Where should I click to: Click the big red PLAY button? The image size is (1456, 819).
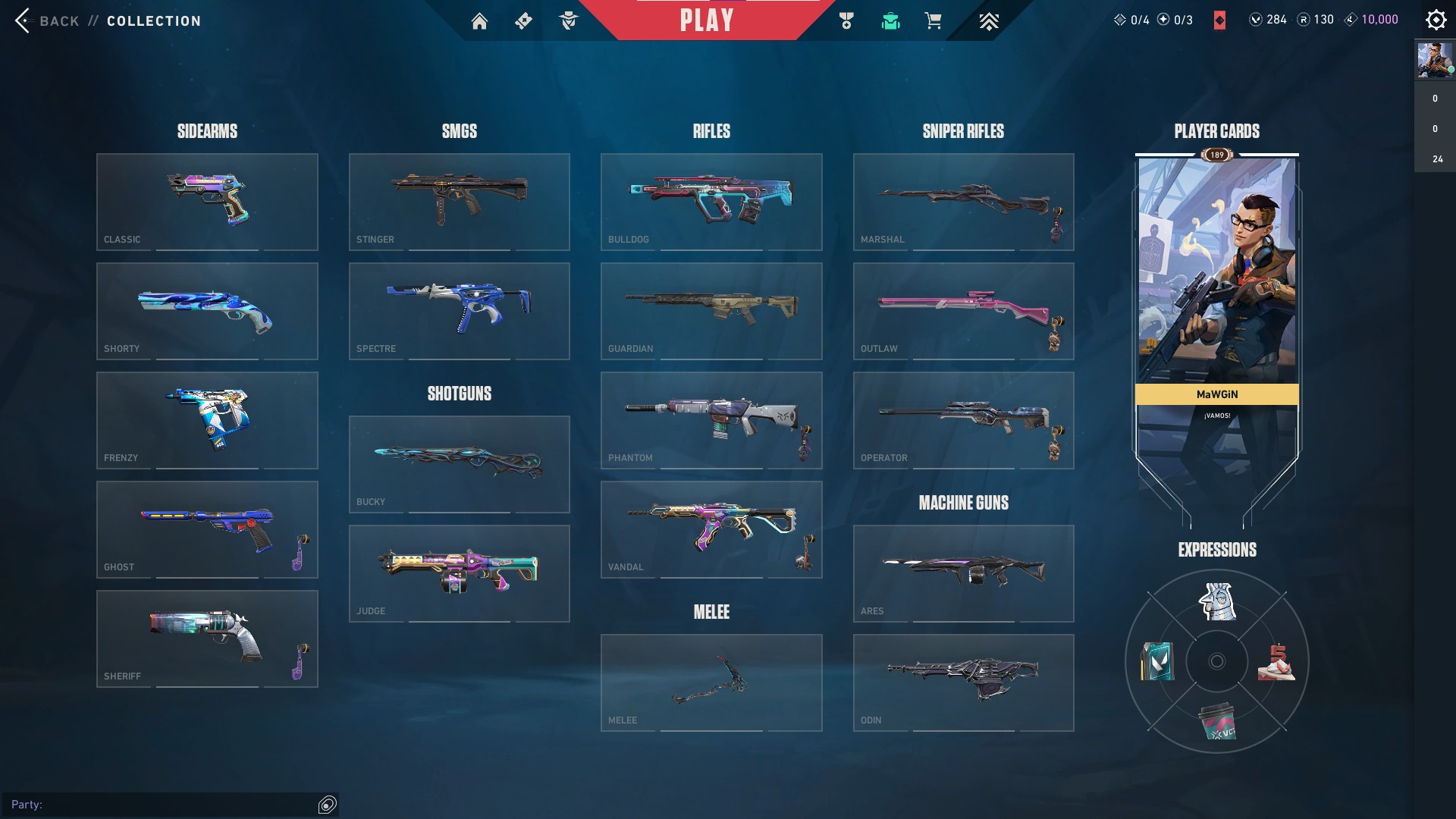pyautogui.click(x=707, y=20)
